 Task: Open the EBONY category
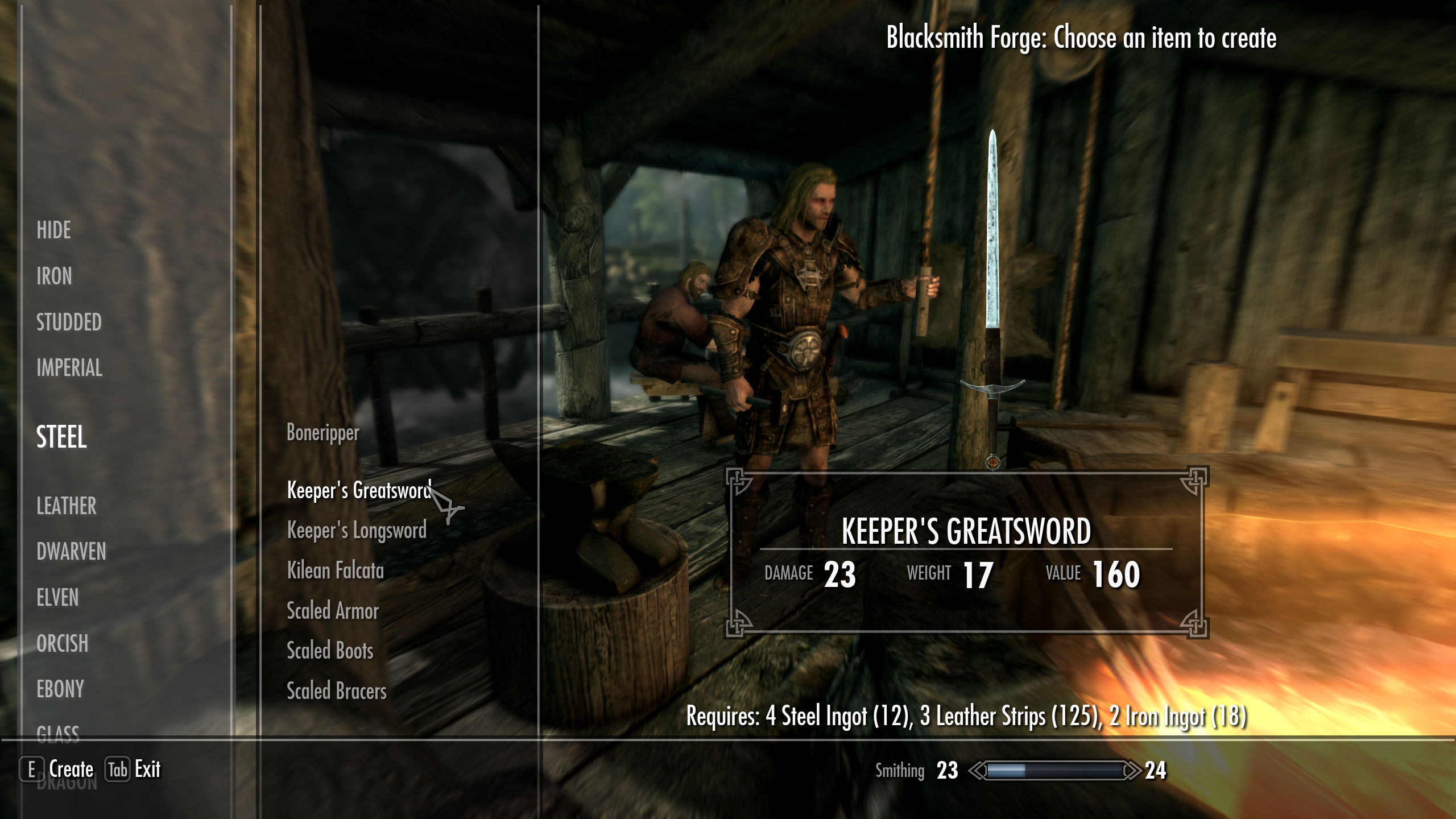60,690
